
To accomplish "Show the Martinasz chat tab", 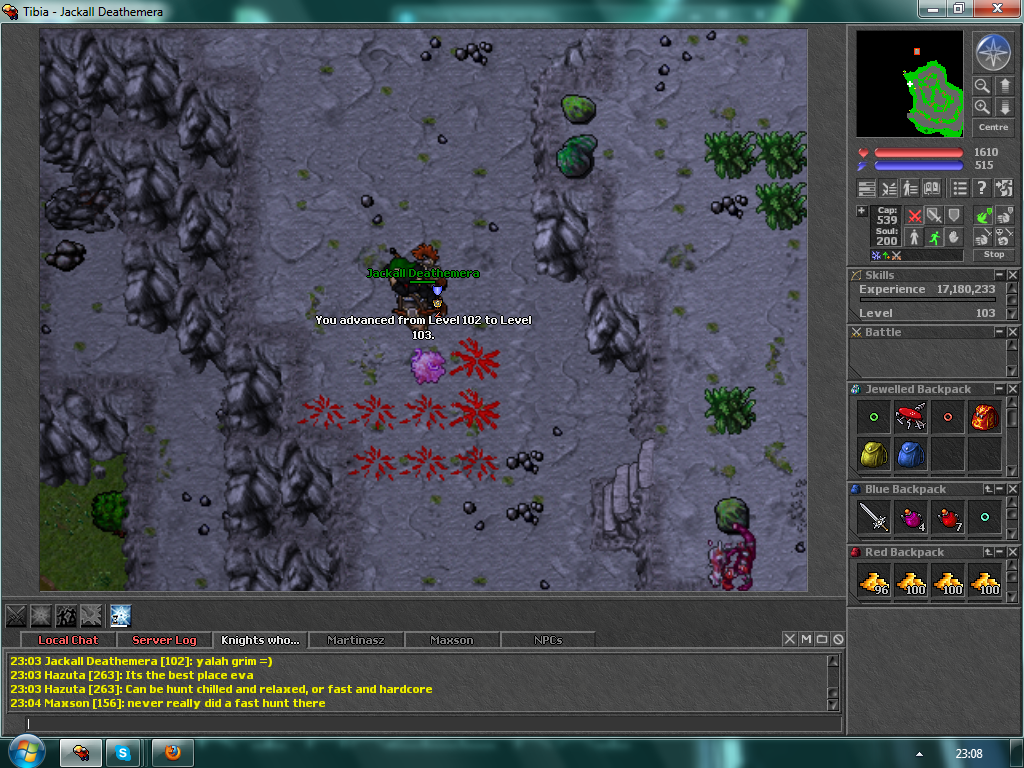I will click(355, 640).
